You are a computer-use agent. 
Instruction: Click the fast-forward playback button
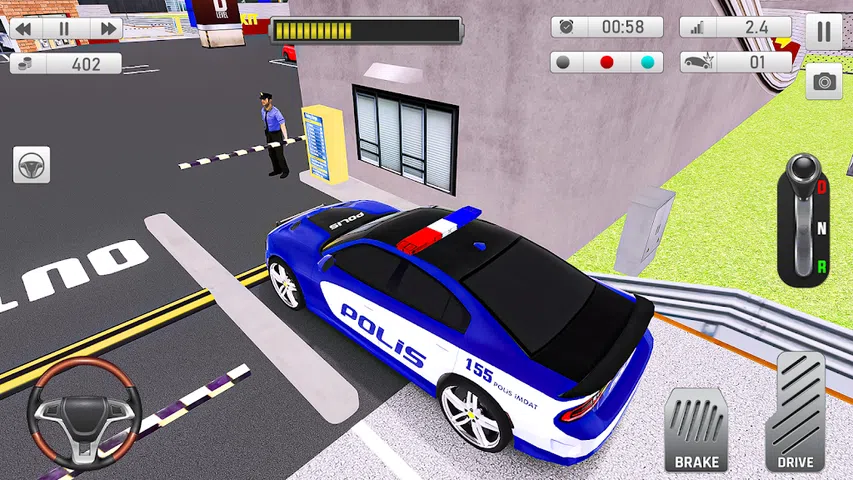(105, 29)
